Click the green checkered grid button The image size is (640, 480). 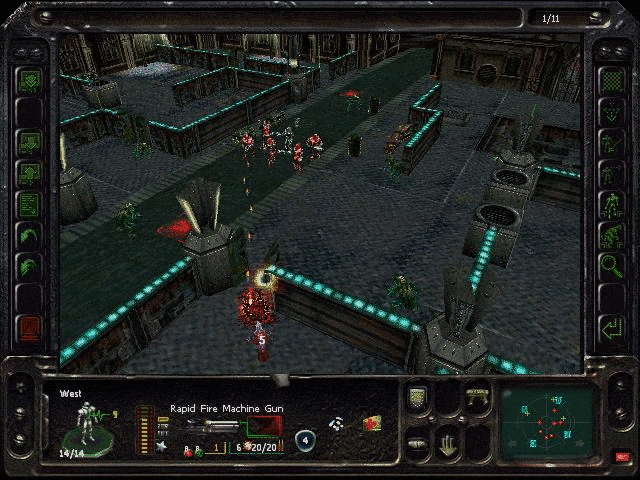click(x=610, y=80)
